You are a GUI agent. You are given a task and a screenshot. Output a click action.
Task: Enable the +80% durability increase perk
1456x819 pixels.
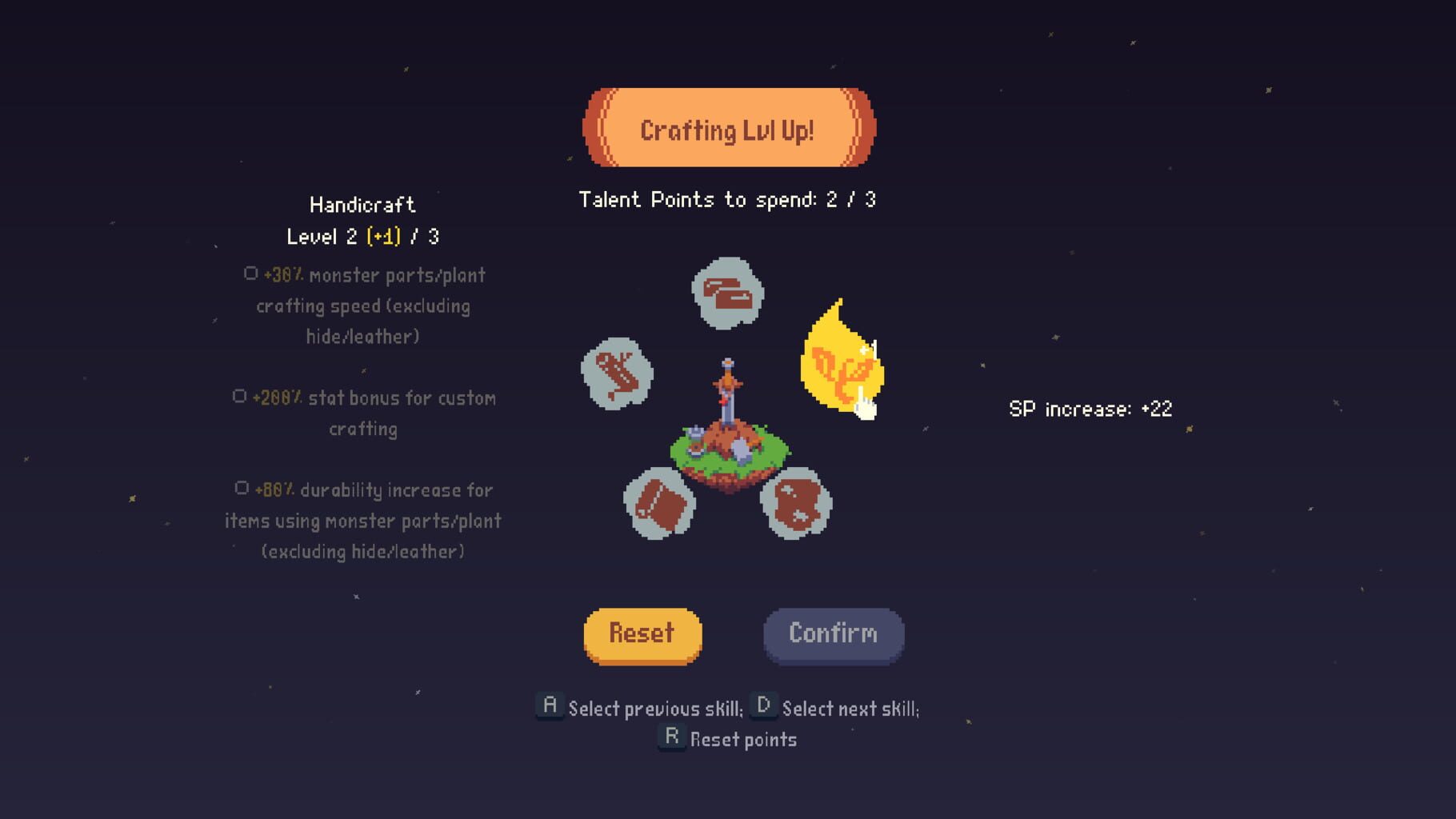[x=242, y=488]
